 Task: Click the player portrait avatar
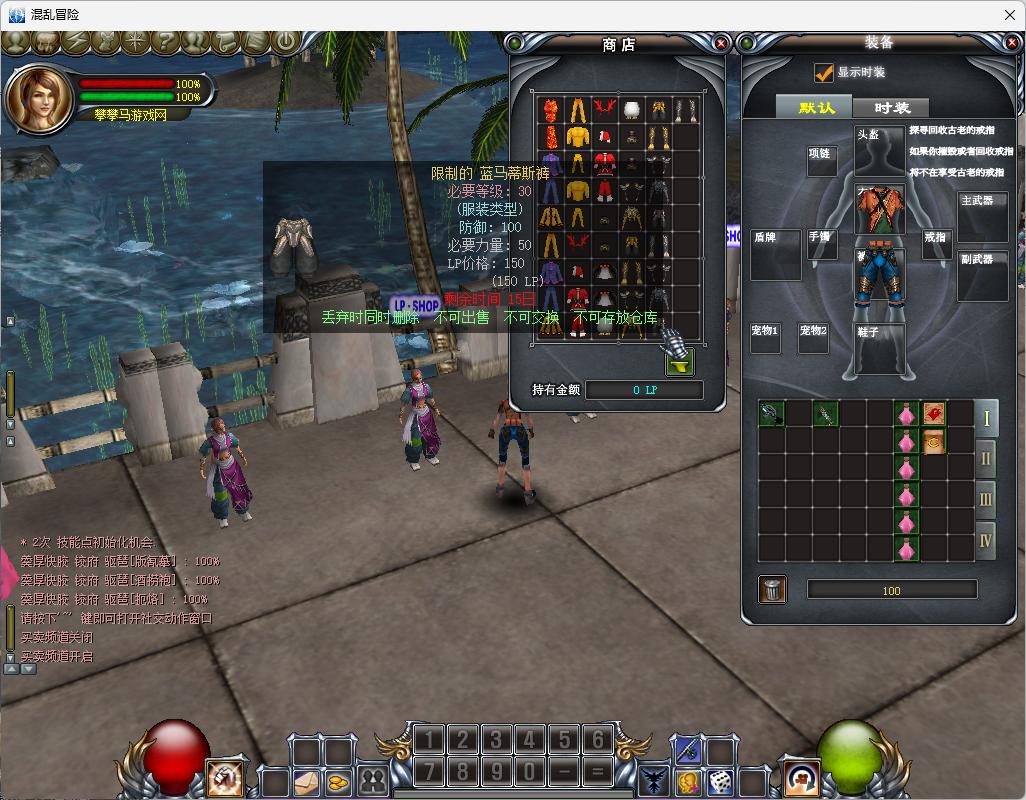coord(35,97)
